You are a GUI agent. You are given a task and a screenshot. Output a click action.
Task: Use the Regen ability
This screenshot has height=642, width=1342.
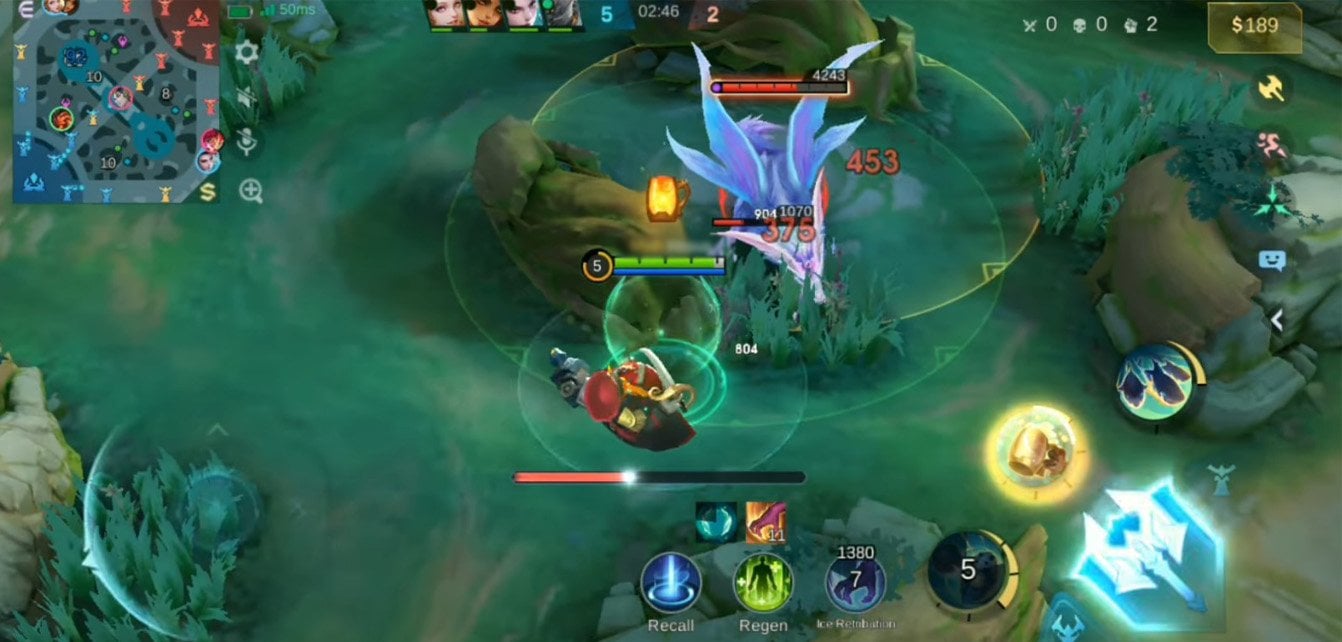click(x=763, y=583)
